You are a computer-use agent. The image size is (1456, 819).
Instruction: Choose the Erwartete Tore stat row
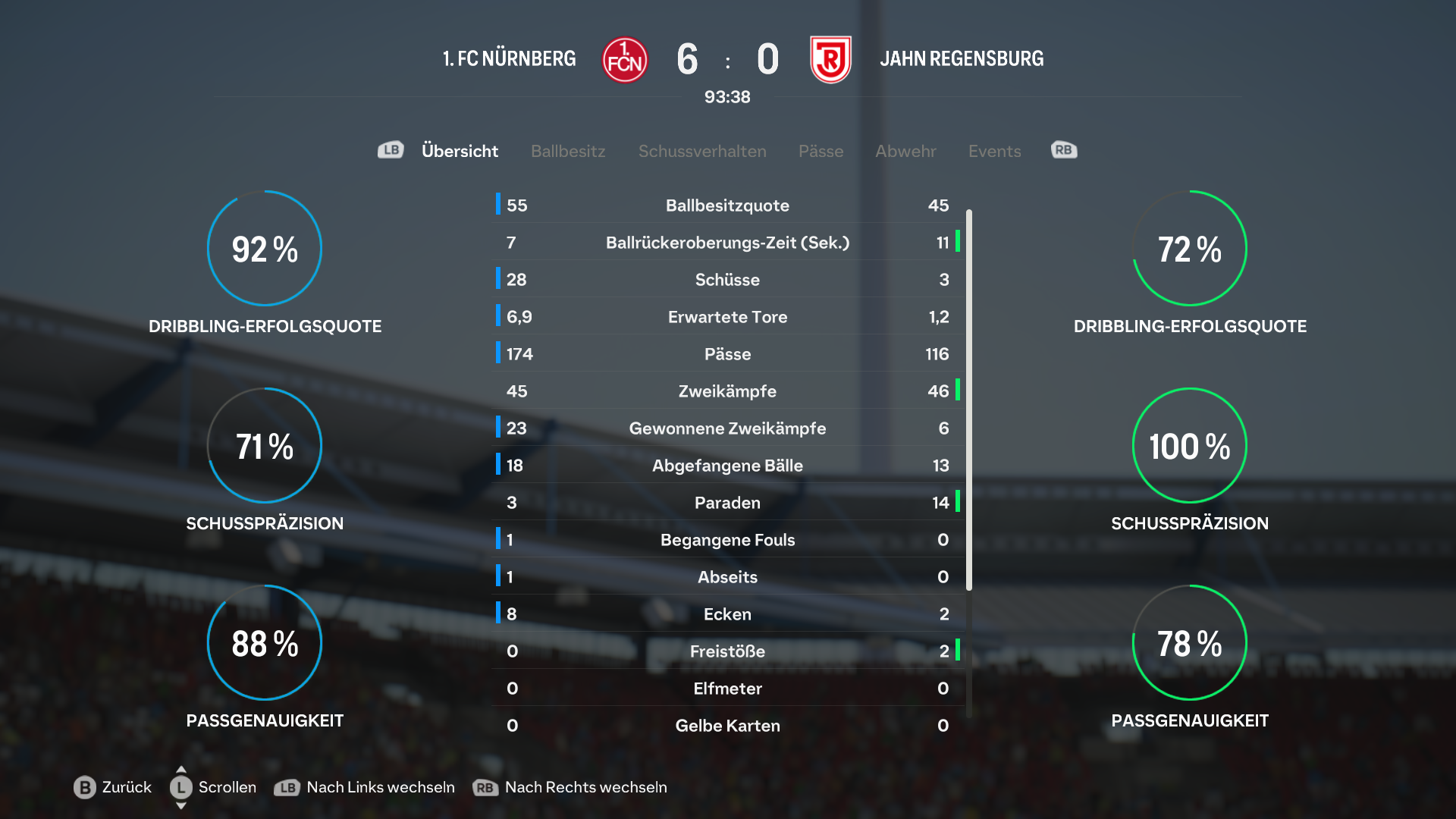pyautogui.click(x=727, y=317)
